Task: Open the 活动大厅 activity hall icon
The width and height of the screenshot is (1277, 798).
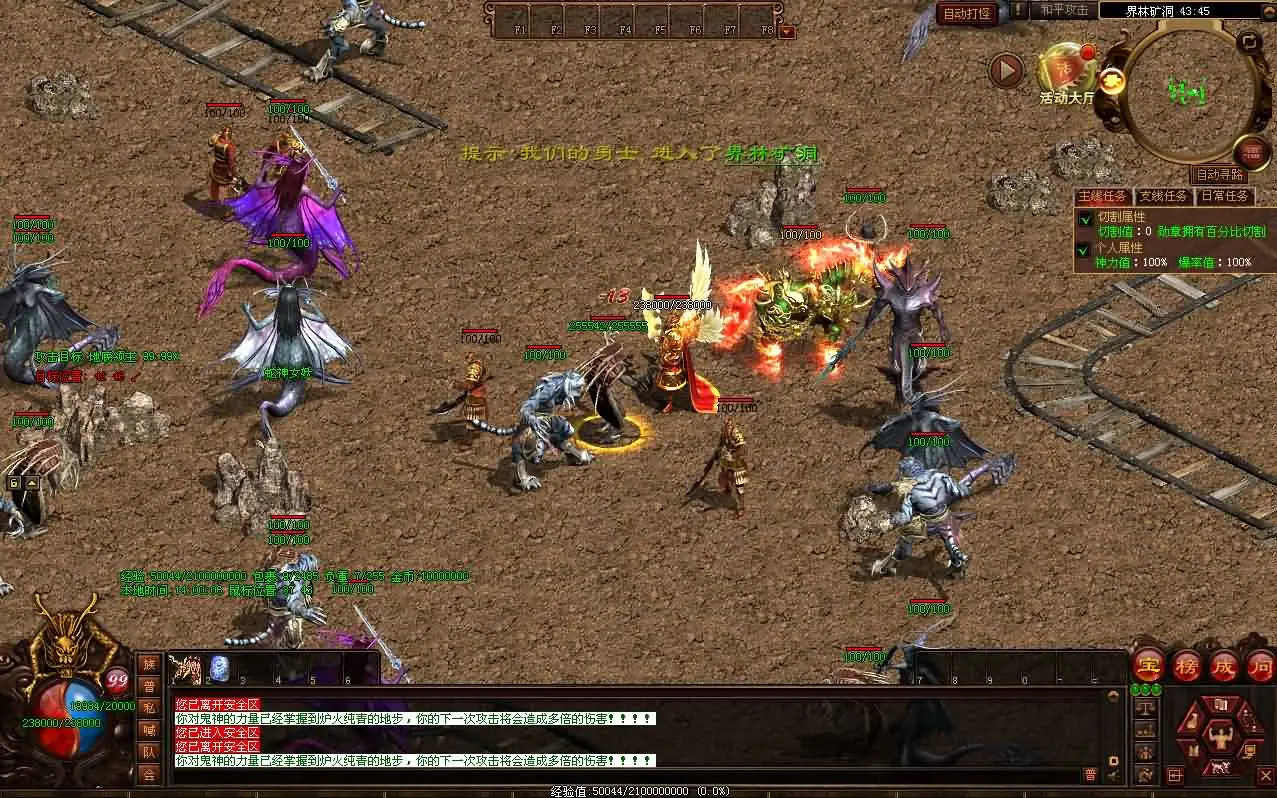Action: pyautogui.click(x=1066, y=72)
